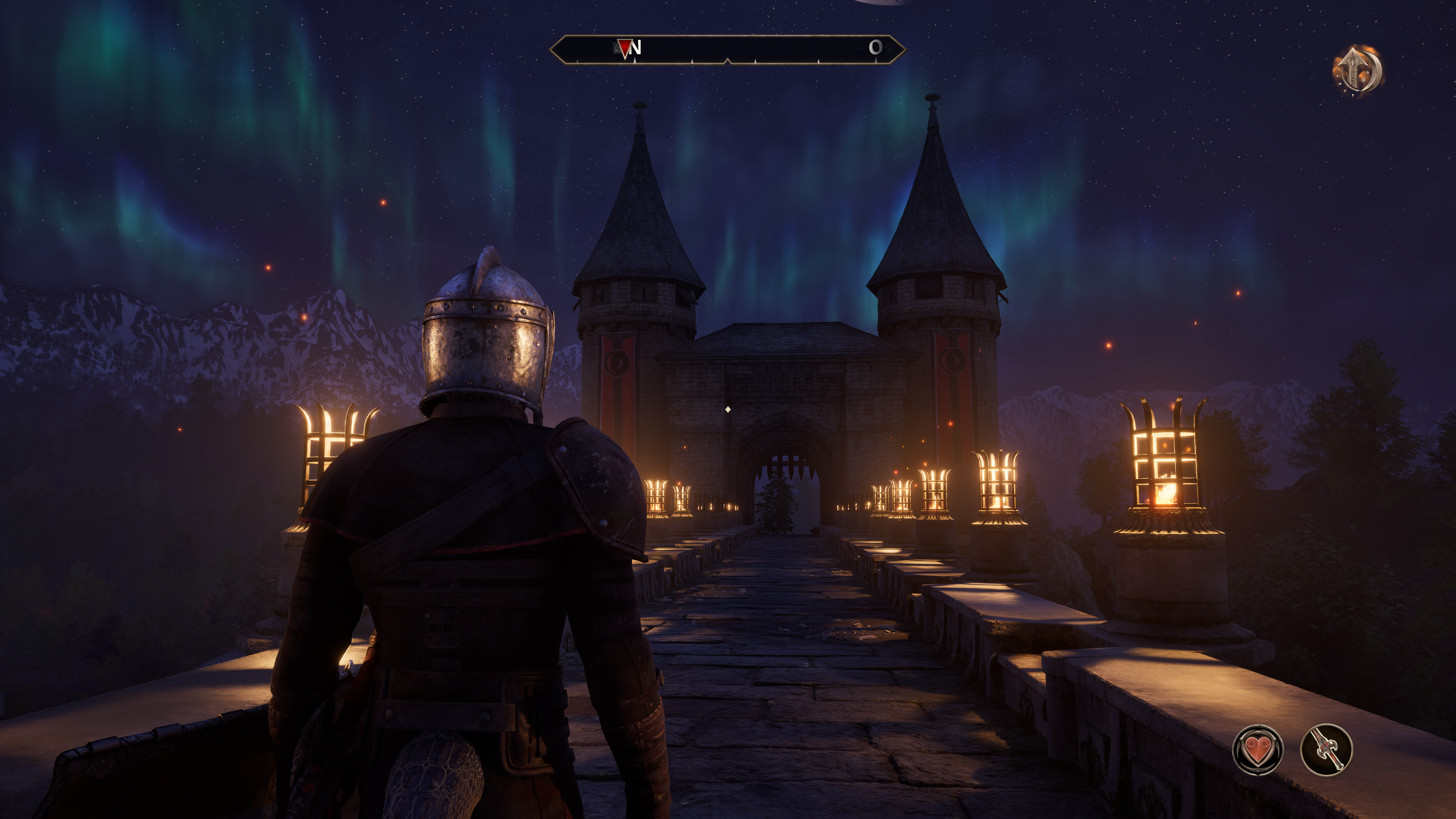Click the red triangle compass marker
The height and width of the screenshot is (819, 1456).
tap(624, 47)
